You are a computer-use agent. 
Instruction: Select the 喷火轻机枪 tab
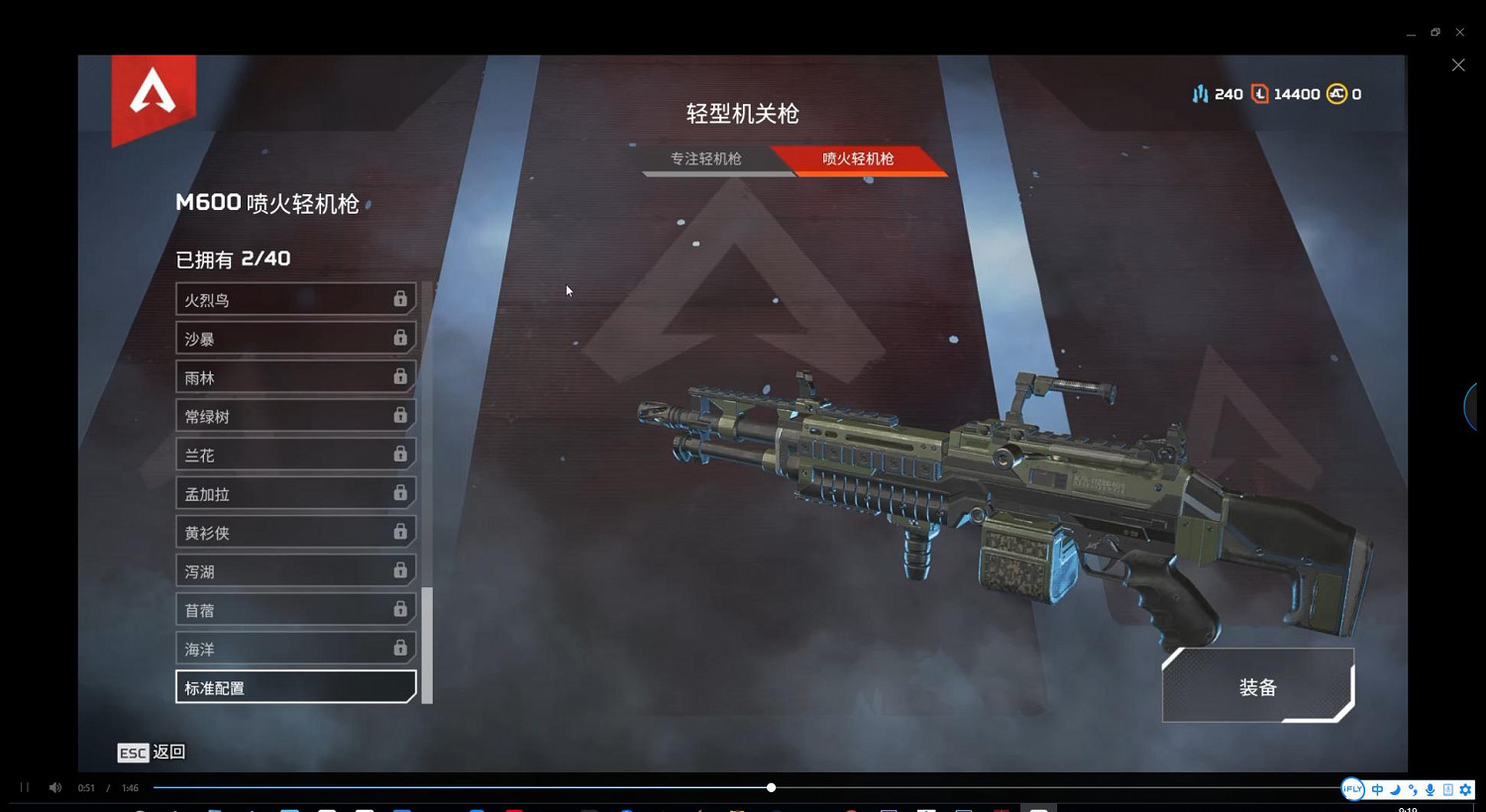[x=856, y=158]
